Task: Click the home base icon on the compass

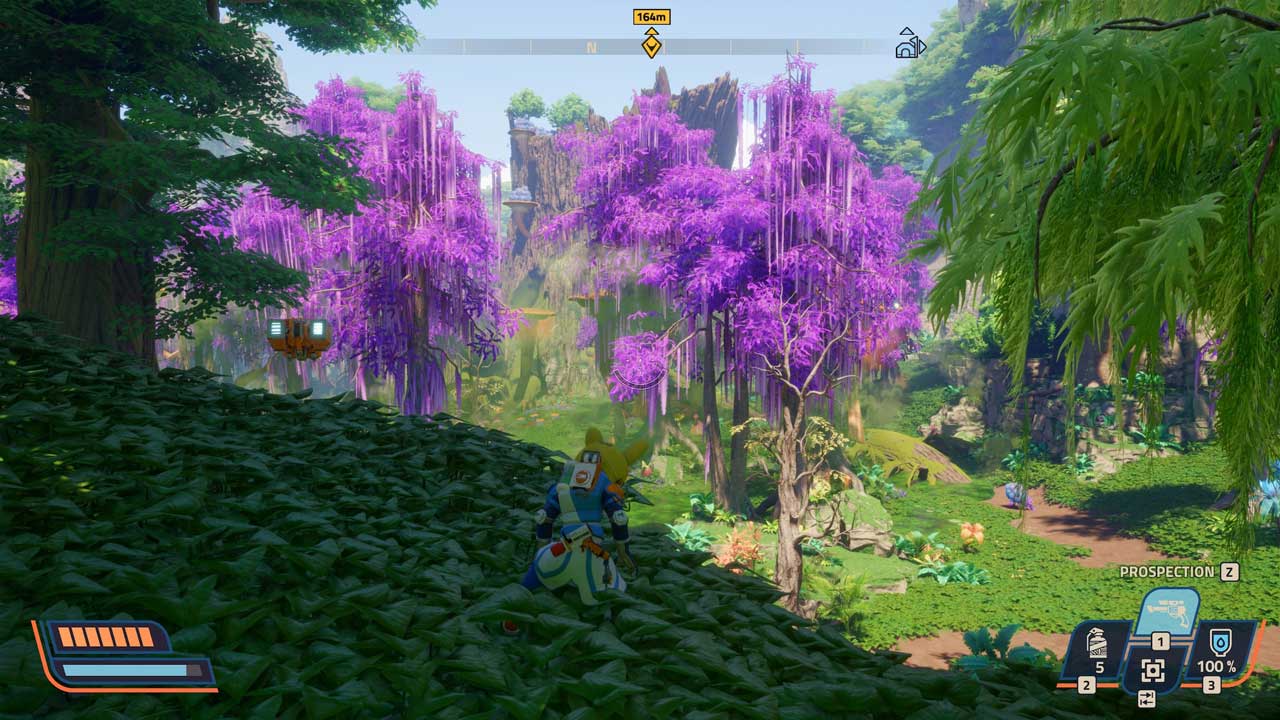Action: pyautogui.click(x=909, y=44)
